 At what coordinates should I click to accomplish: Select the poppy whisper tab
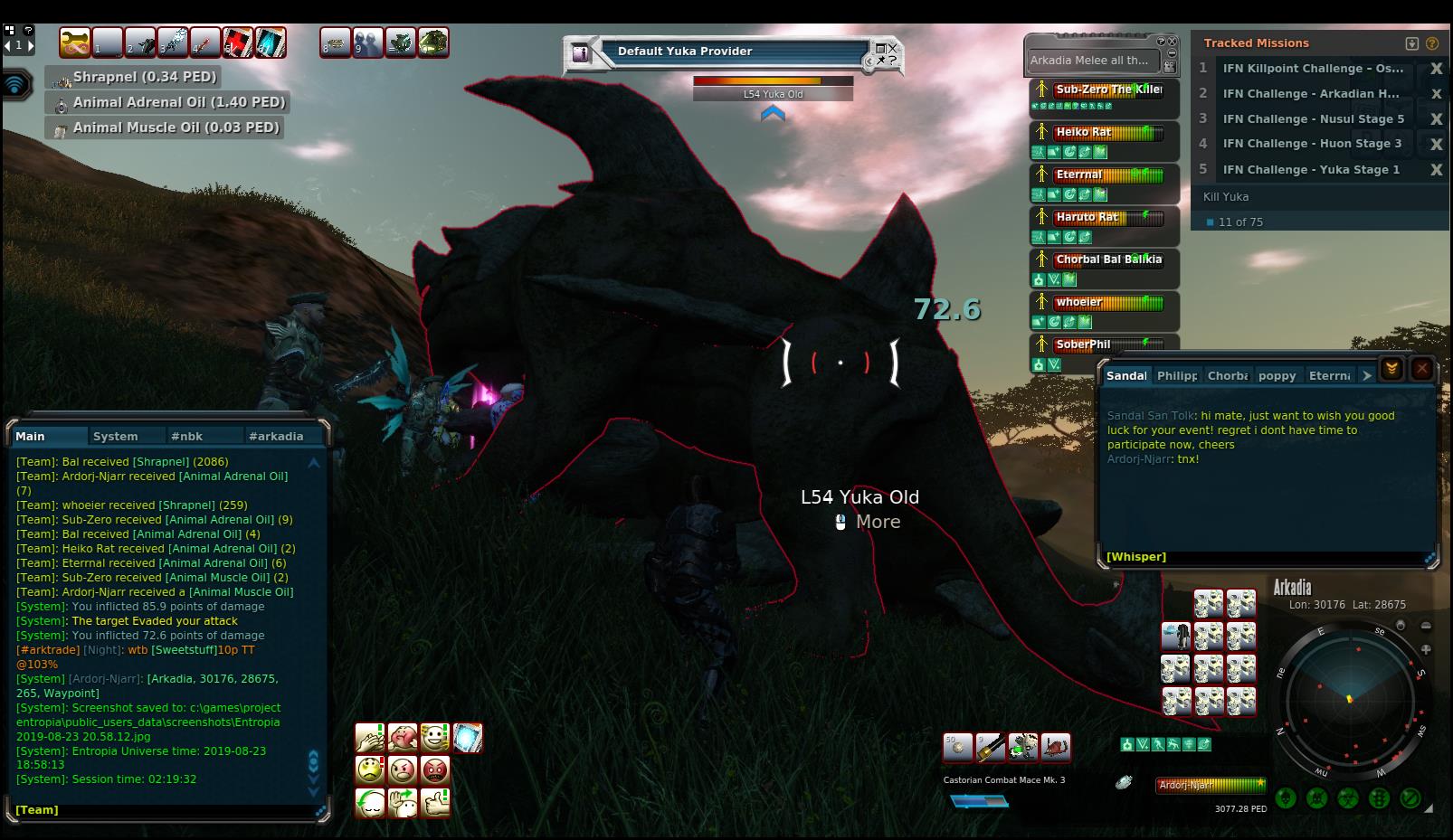(x=1277, y=375)
